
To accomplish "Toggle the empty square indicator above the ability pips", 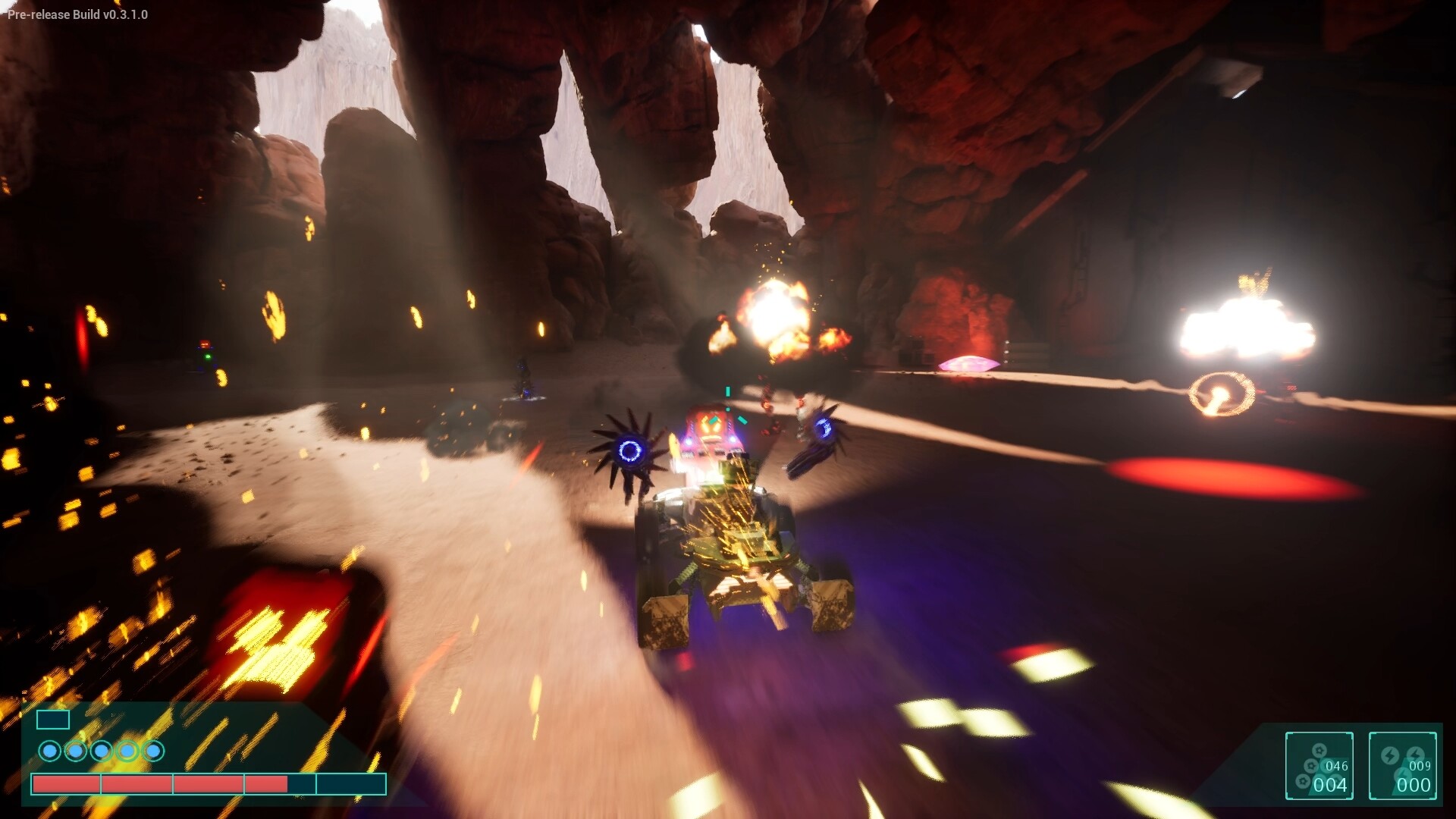I will coord(53,720).
